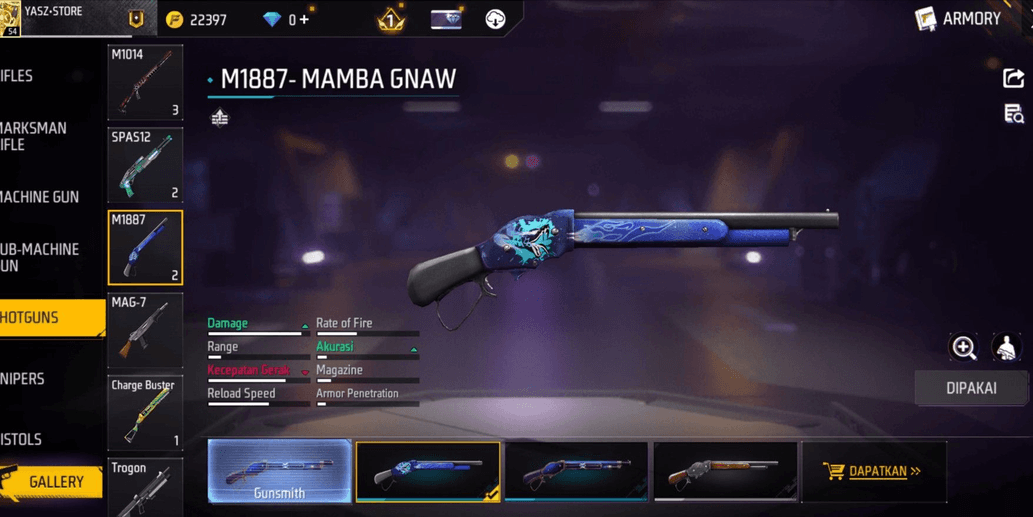The width and height of the screenshot is (1033, 517).
Task: Open the Gunsmith skin option
Action: pyautogui.click(x=279, y=471)
